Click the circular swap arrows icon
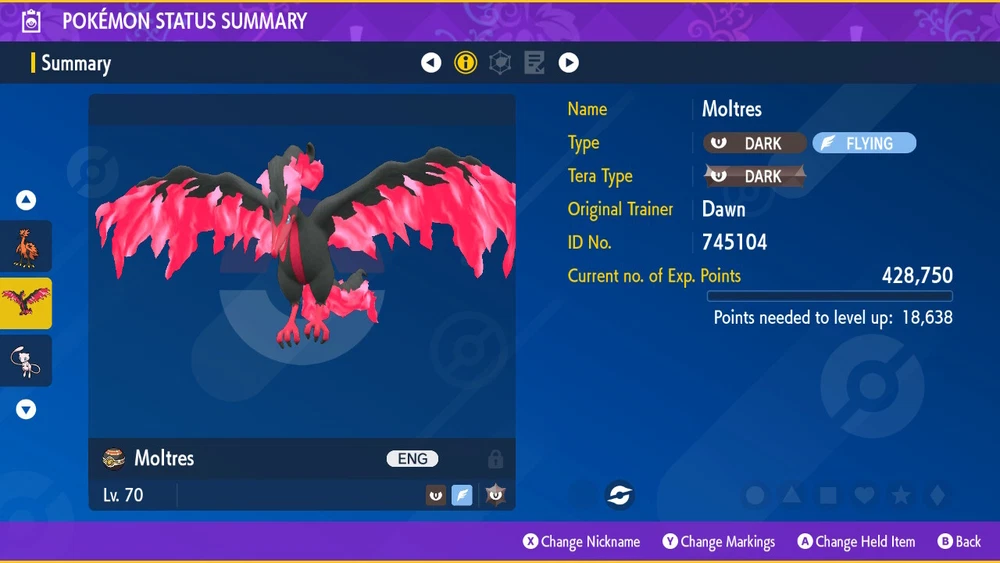This screenshot has width=1000, height=563. (619, 494)
